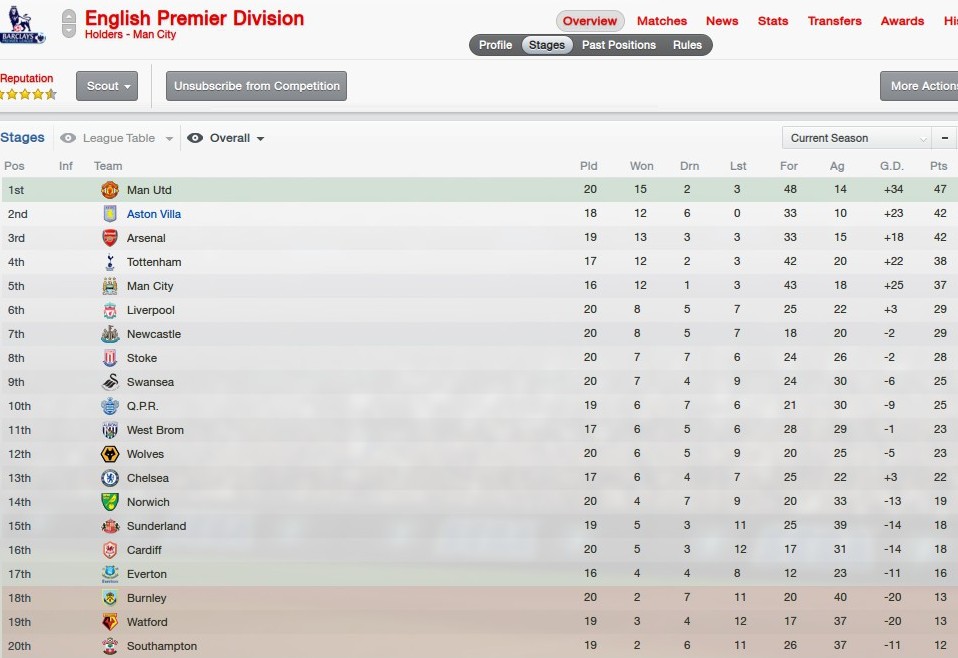
Task: Click Unsubscribe from Competition
Action: 256,86
